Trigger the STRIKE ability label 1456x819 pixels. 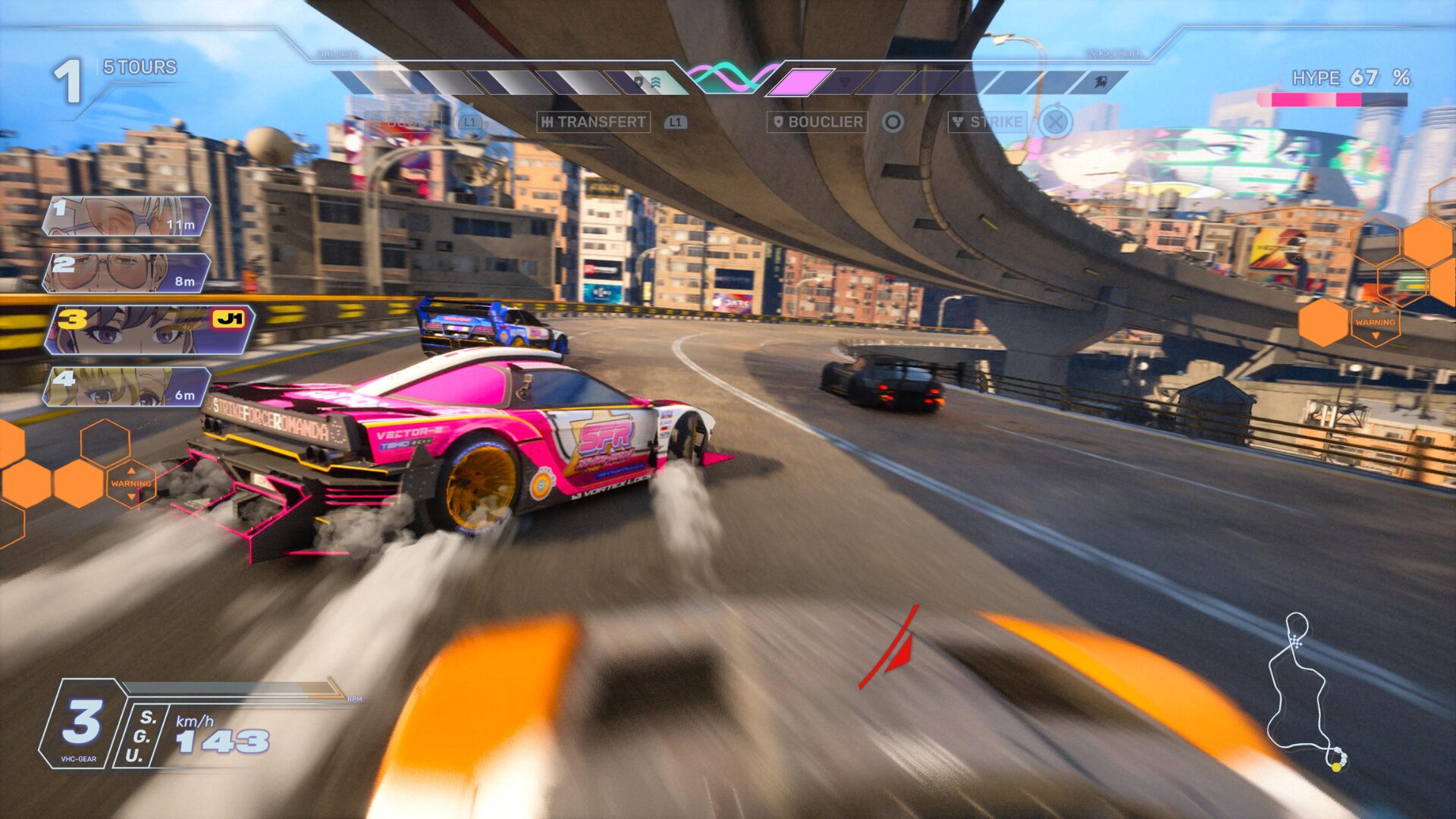tap(988, 122)
